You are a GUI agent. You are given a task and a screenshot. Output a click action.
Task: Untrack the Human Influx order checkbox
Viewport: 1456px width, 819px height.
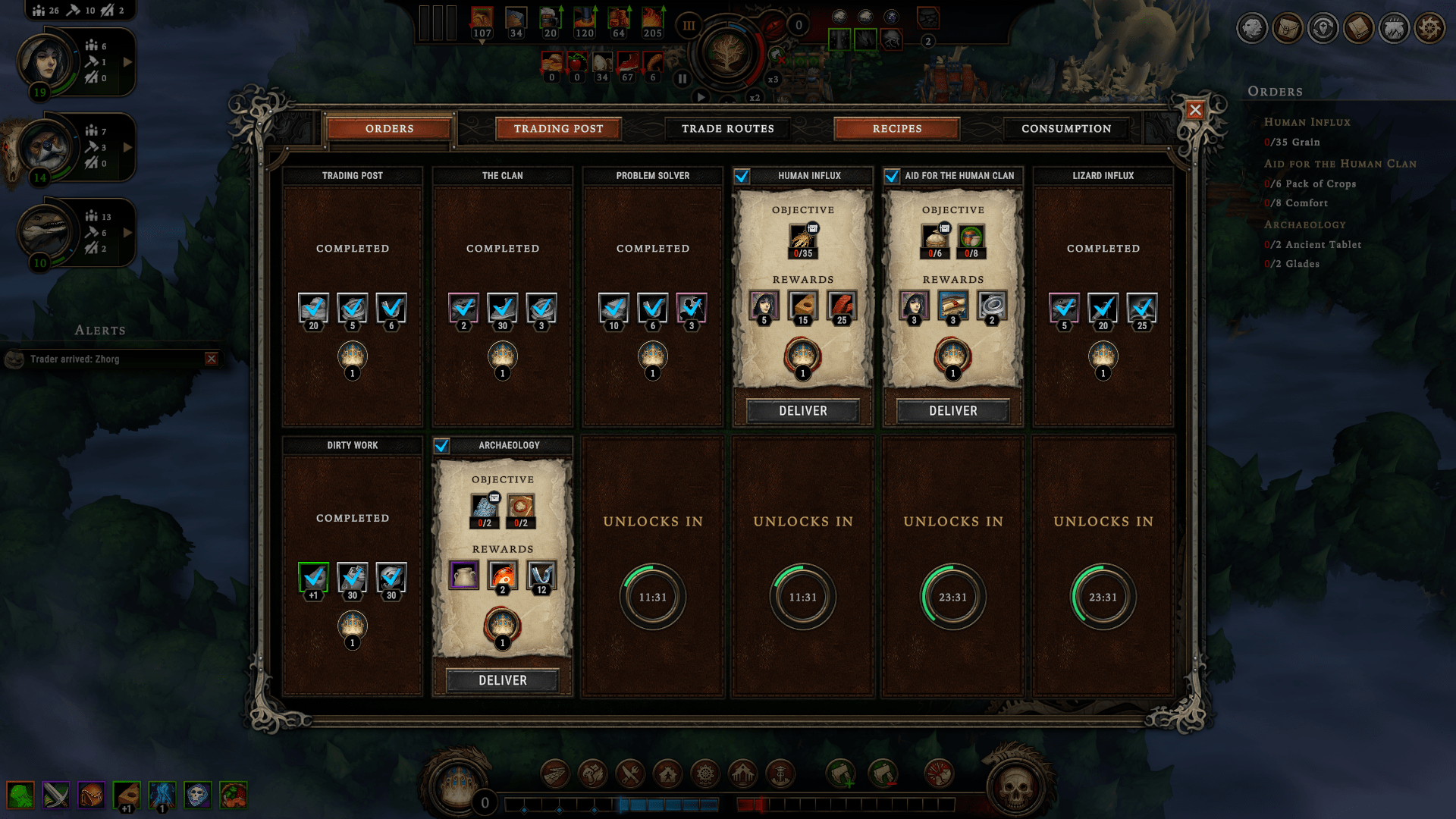click(x=742, y=176)
